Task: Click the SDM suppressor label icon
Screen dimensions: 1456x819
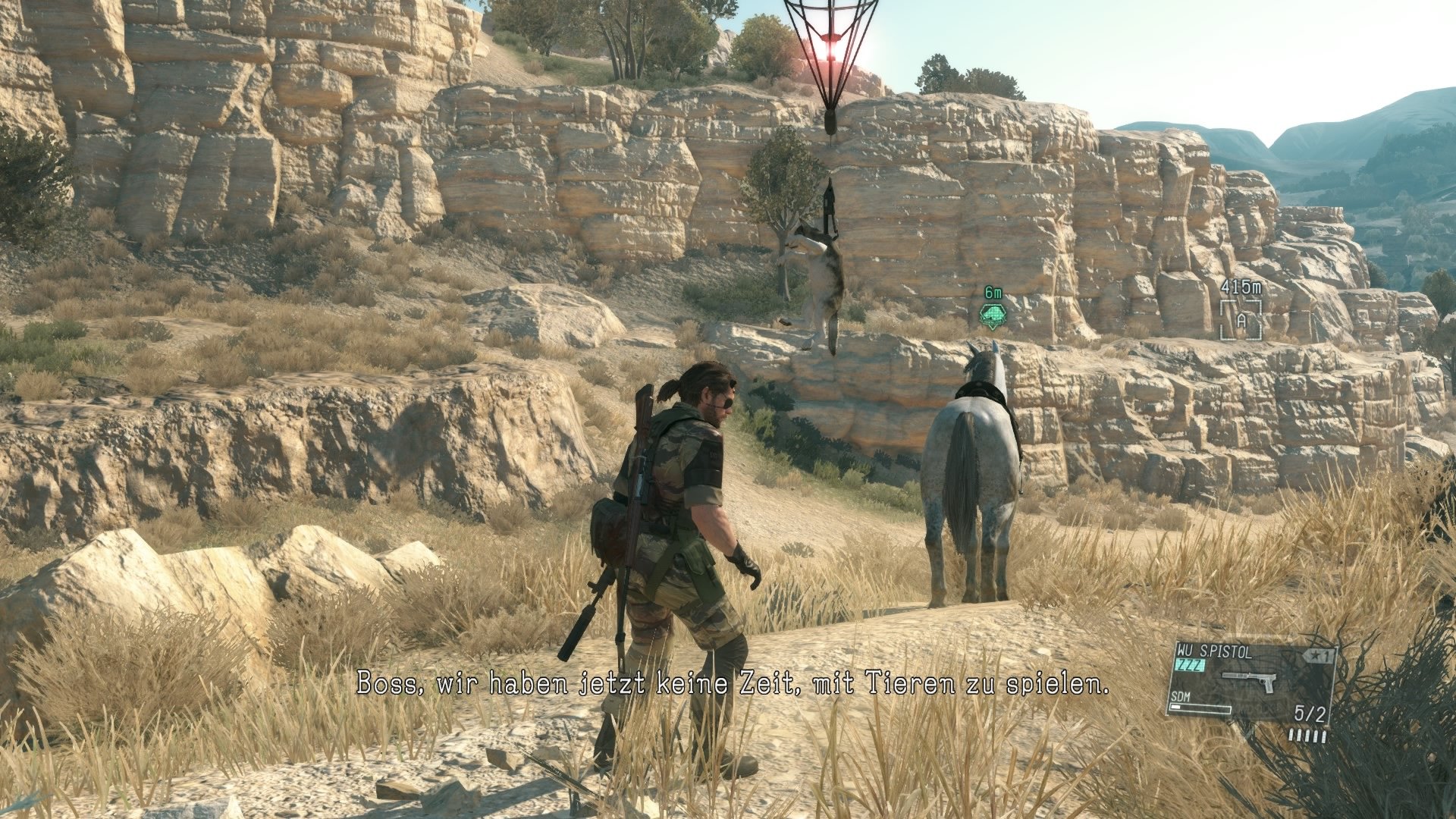Action: [x=1180, y=697]
